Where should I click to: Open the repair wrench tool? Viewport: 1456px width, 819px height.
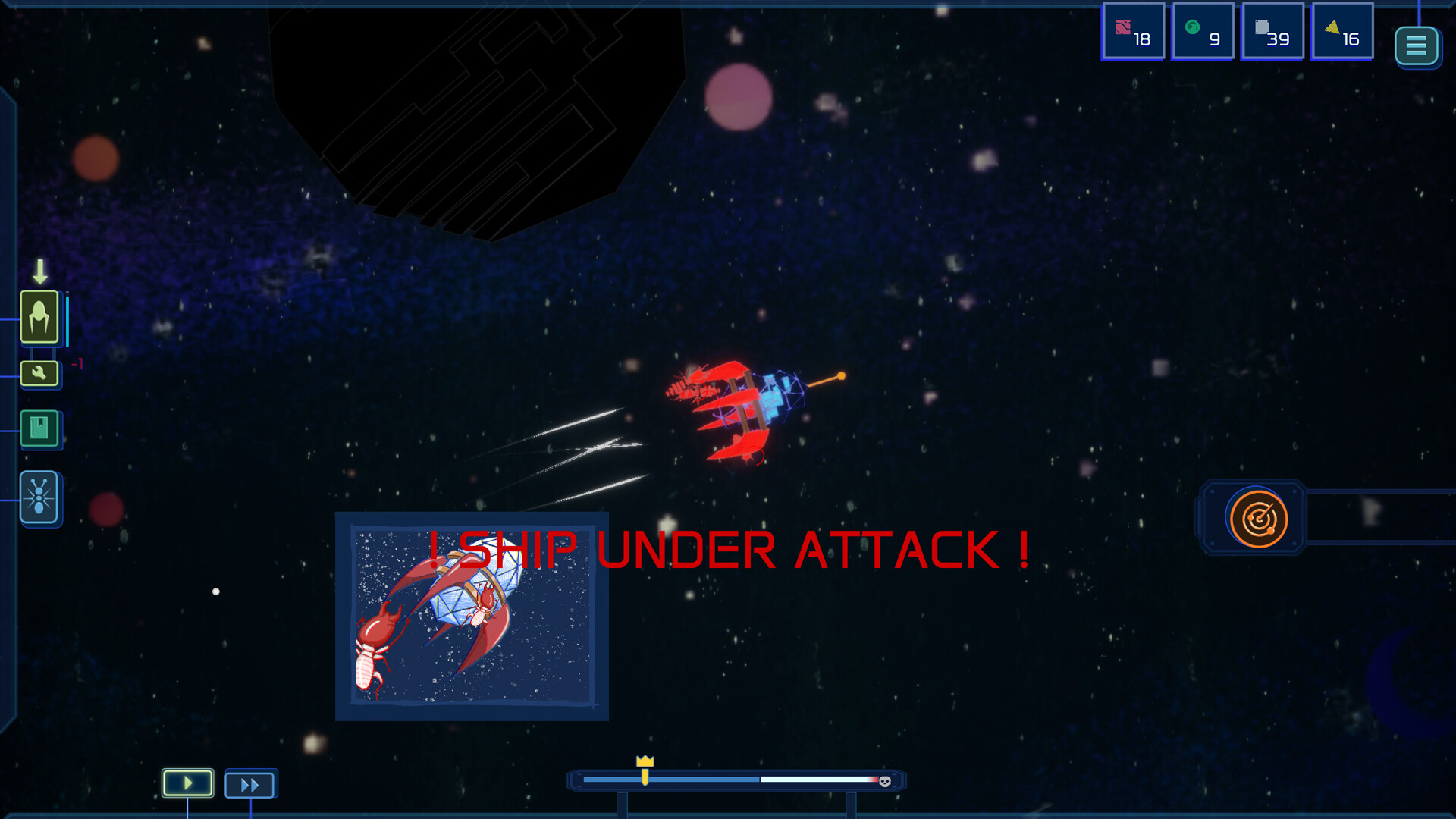point(40,372)
